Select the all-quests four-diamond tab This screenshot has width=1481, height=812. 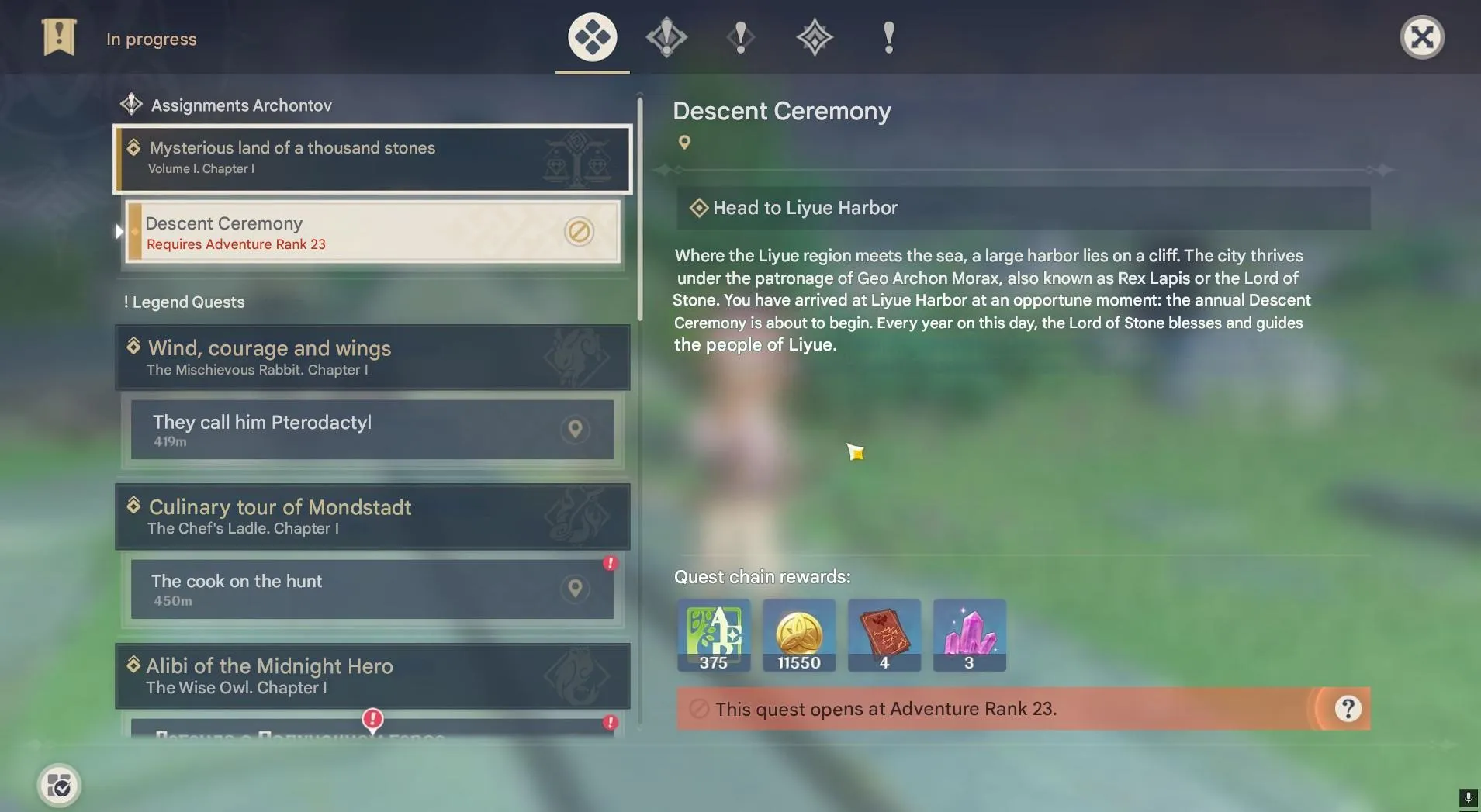pyautogui.click(x=592, y=37)
